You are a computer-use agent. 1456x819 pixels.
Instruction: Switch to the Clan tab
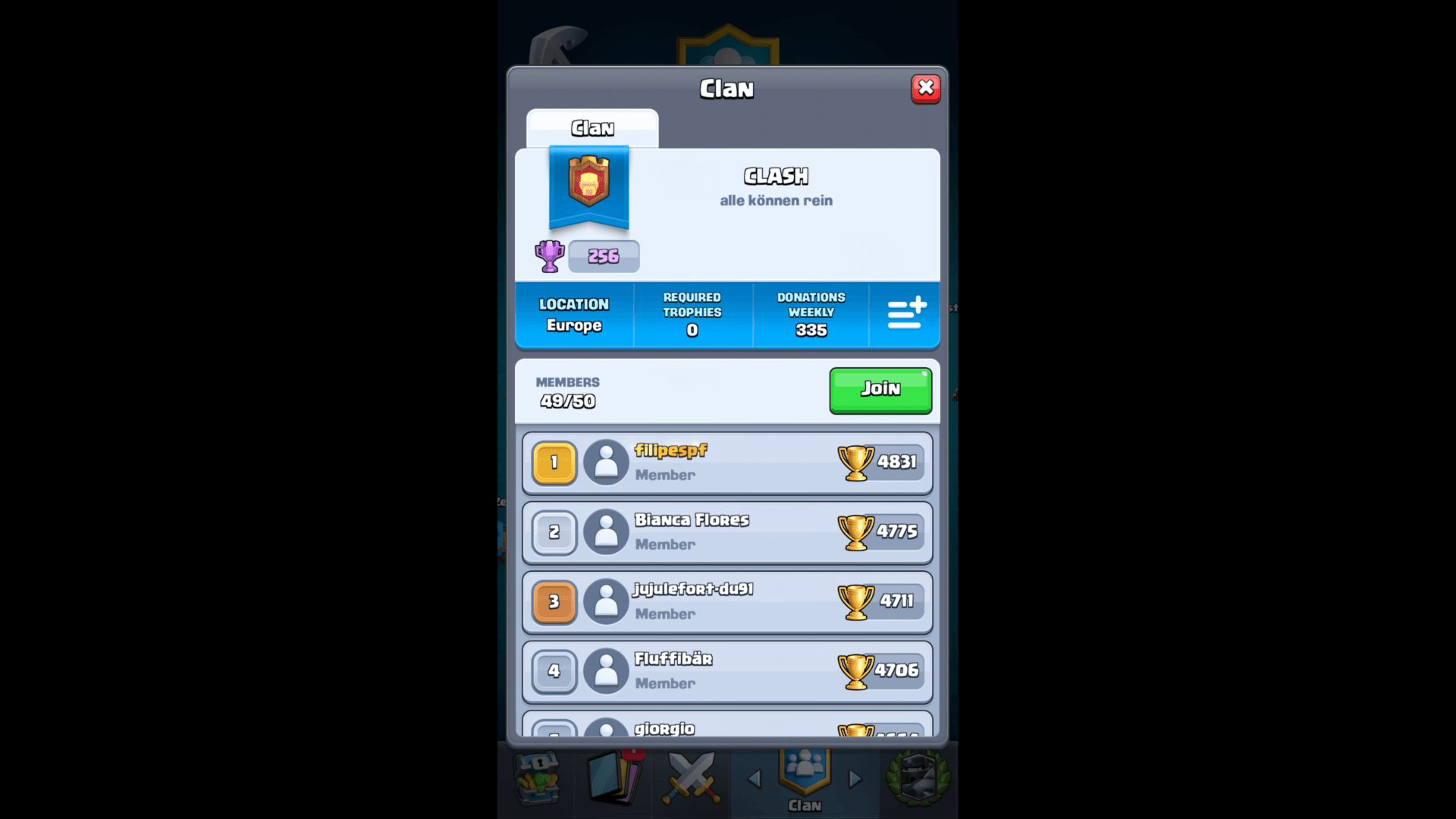tap(592, 127)
